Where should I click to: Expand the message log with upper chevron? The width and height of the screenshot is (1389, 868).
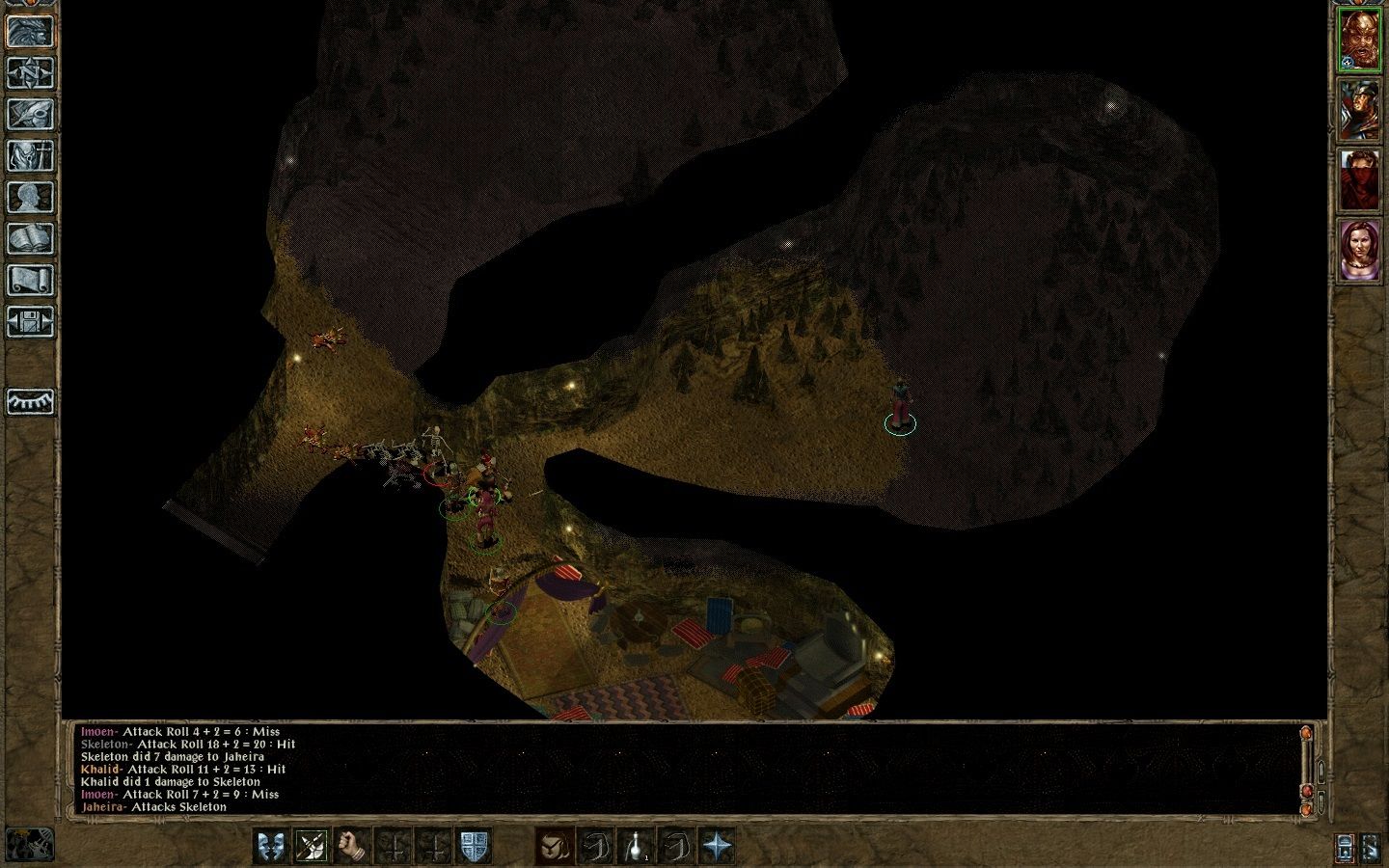click(1321, 772)
